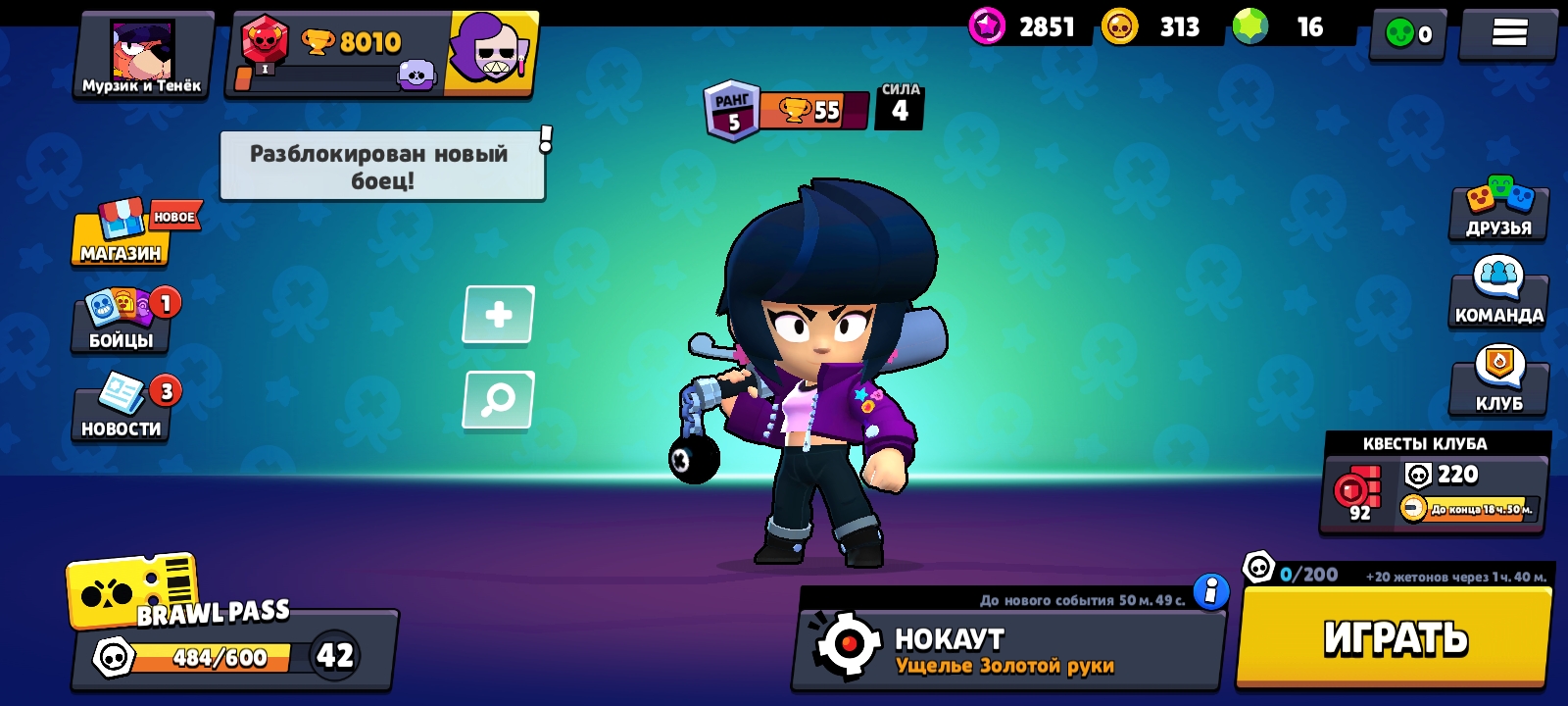Show event info via blue i icon
The height and width of the screenshot is (706, 1568).
click(1211, 591)
